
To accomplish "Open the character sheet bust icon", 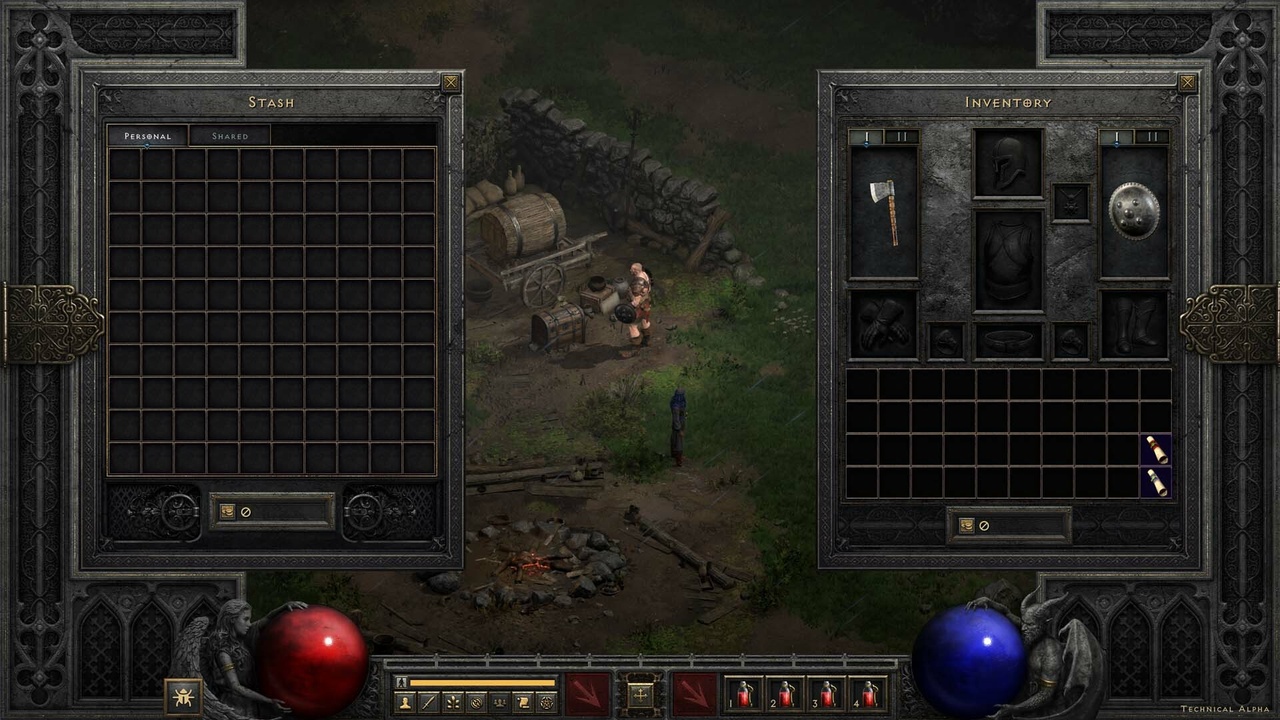I will pyautogui.click(x=404, y=703).
